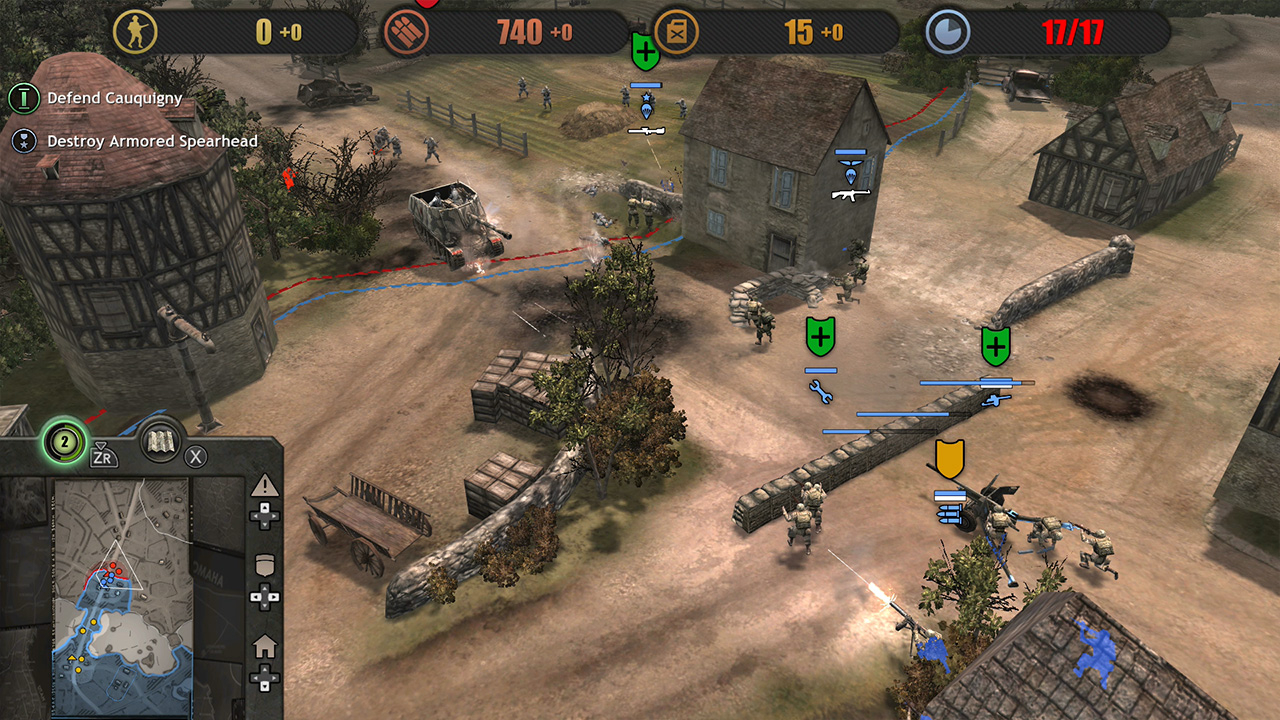
Task: Click the Defend Cauquigny objective shield icon
Action: [x=21, y=98]
